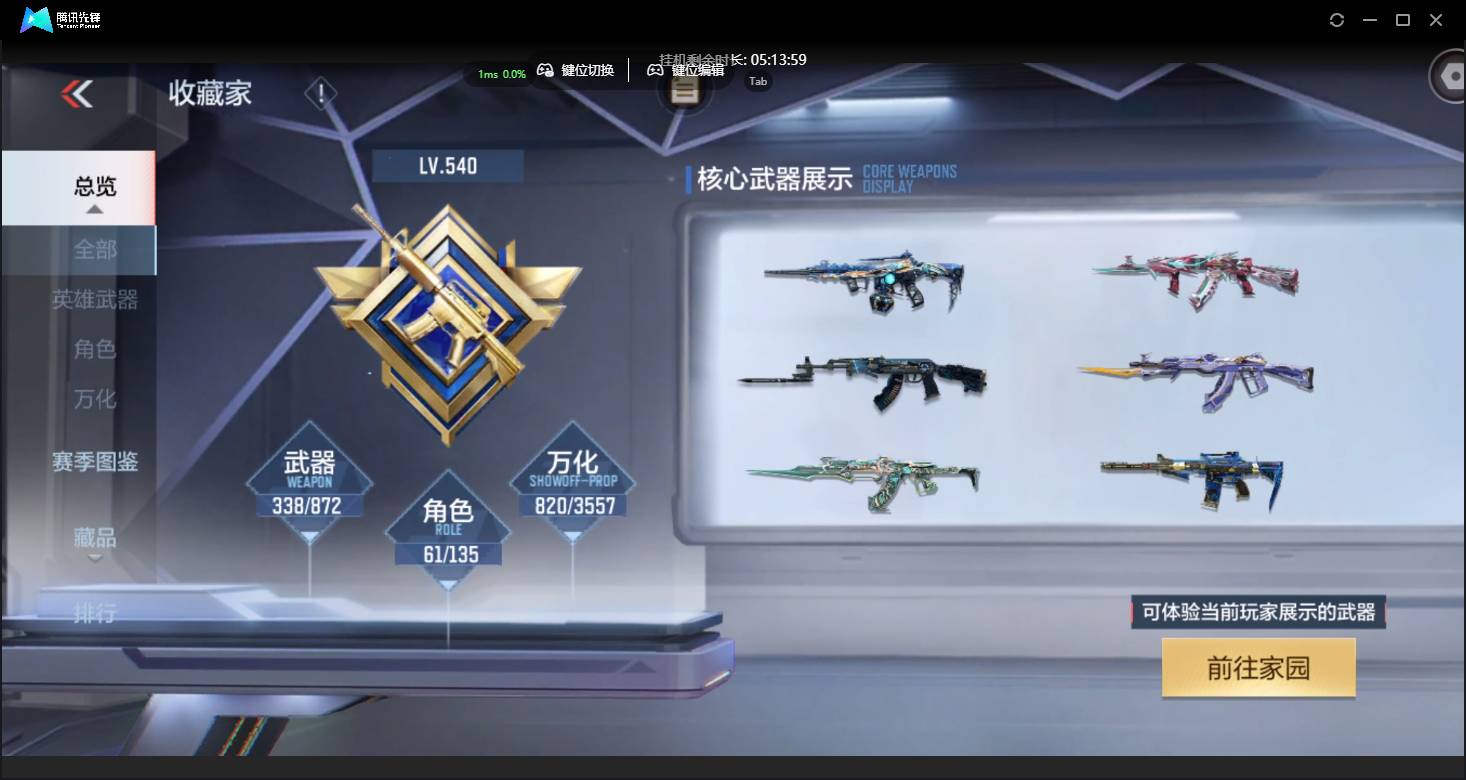
Task: Switch to 赛季图鉴 in the sidebar
Action: (95, 461)
